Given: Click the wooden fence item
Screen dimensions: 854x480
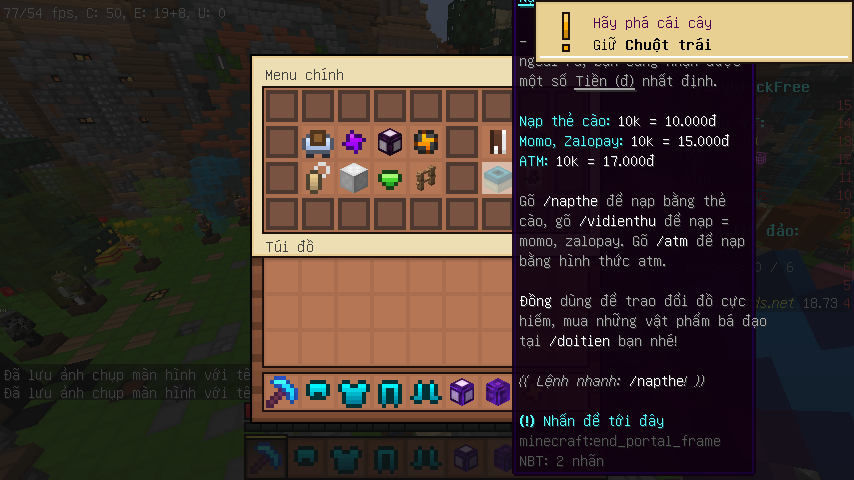Looking at the screenshot, I should click(426, 178).
